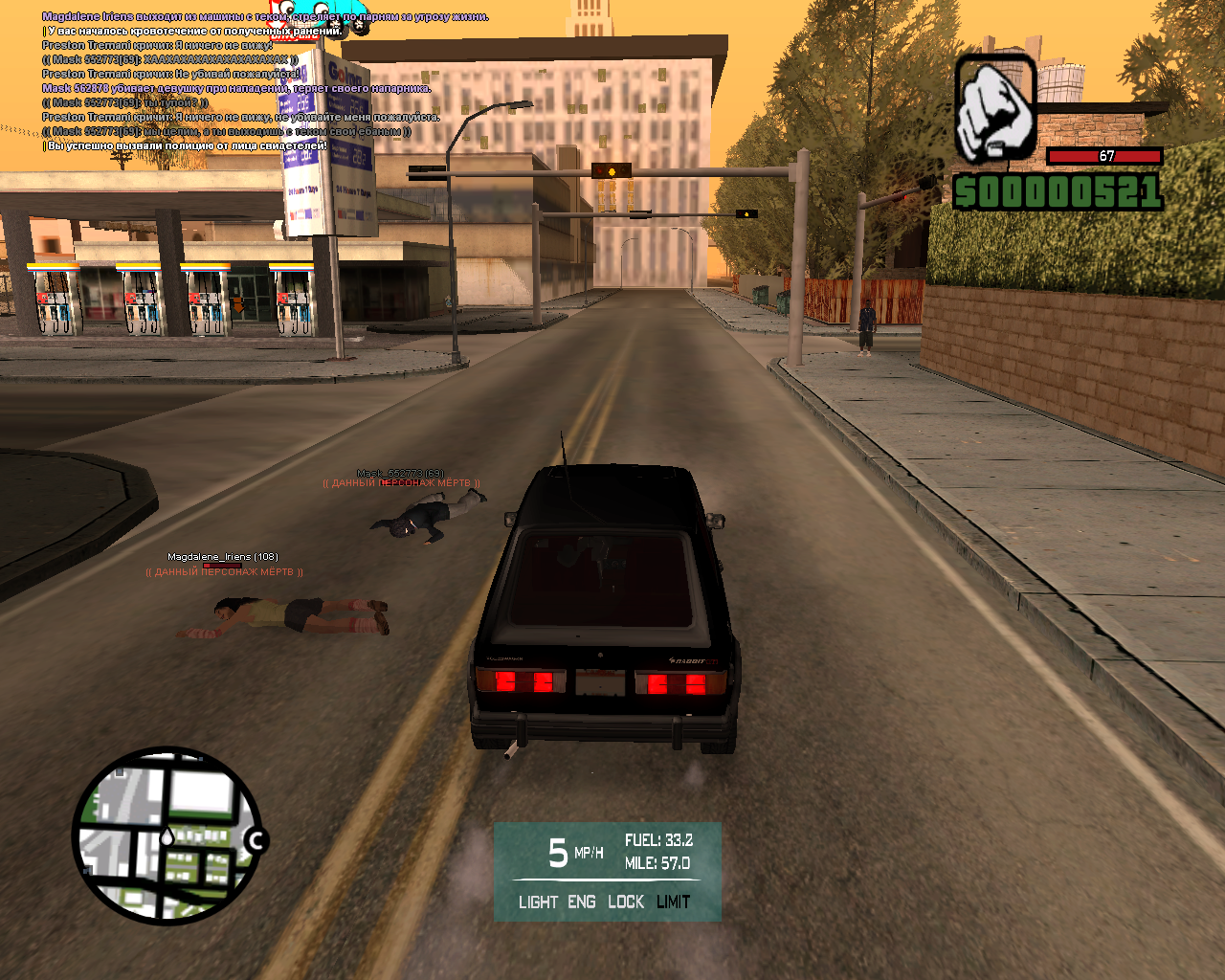The height and width of the screenshot is (980, 1225).
Task: Click the fist weapon icon
Action: [995, 109]
